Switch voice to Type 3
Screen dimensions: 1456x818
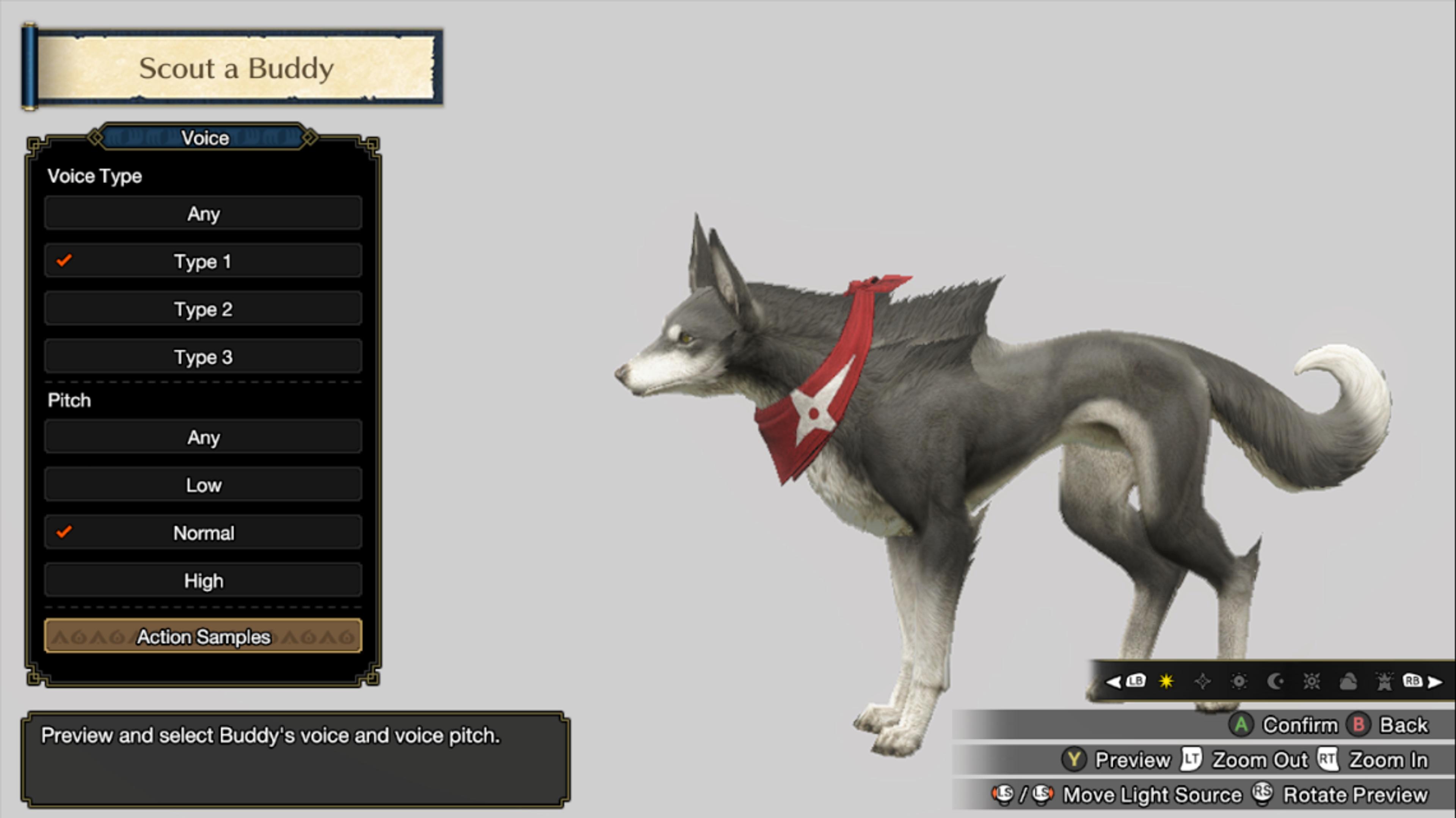tap(203, 357)
